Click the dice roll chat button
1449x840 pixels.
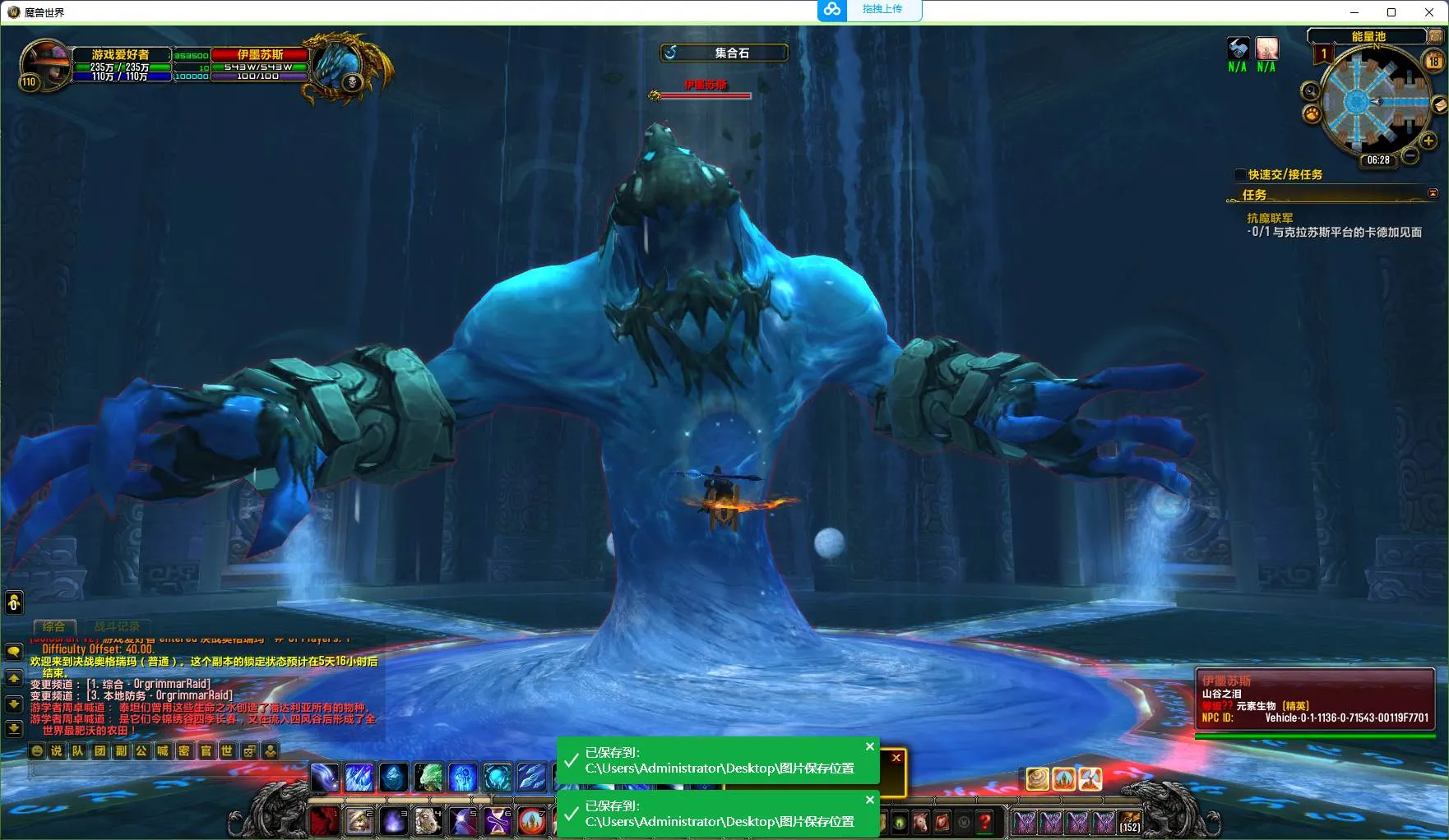[x=248, y=750]
